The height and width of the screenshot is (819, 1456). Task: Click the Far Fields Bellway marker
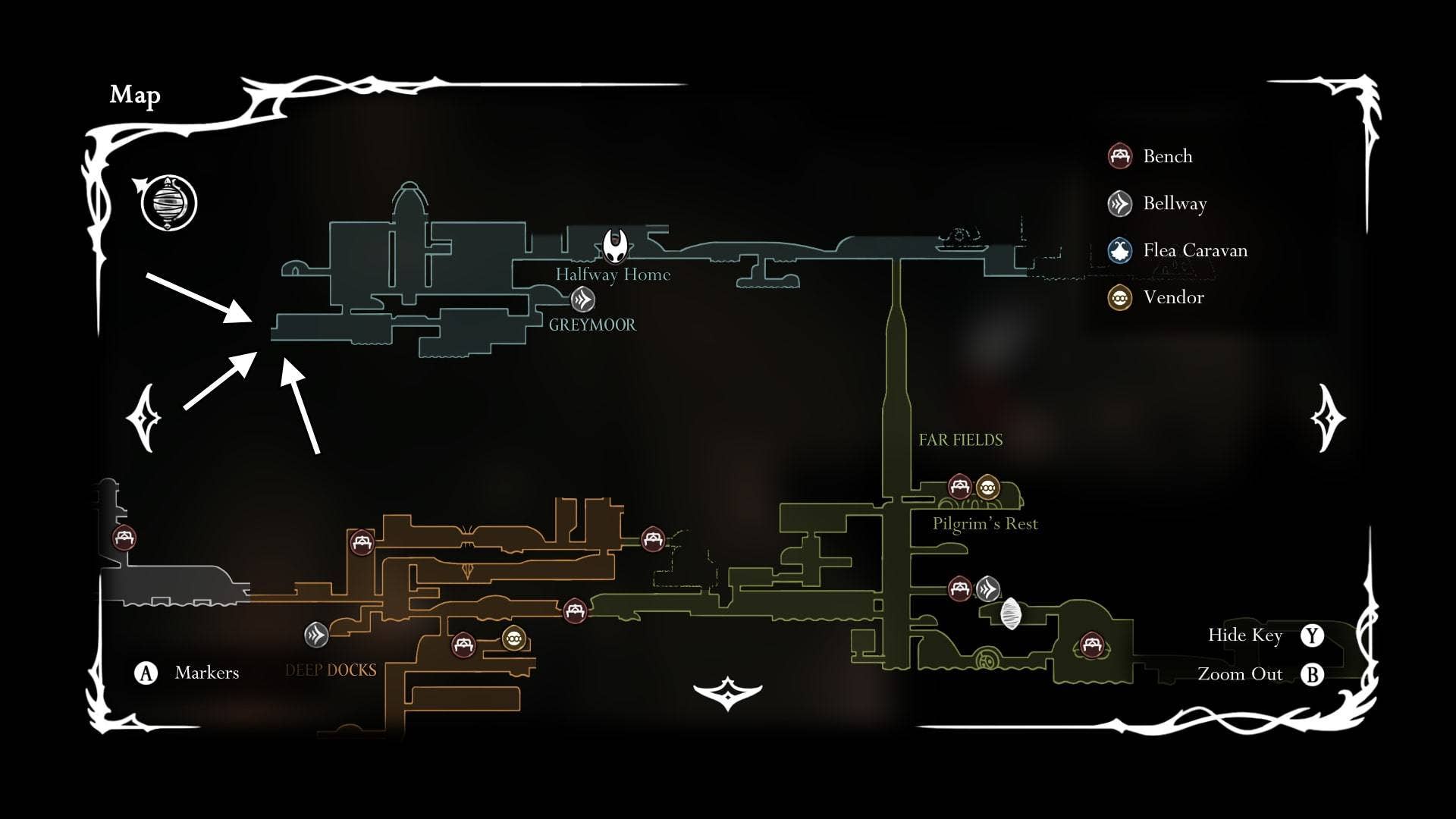tap(987, 588)
